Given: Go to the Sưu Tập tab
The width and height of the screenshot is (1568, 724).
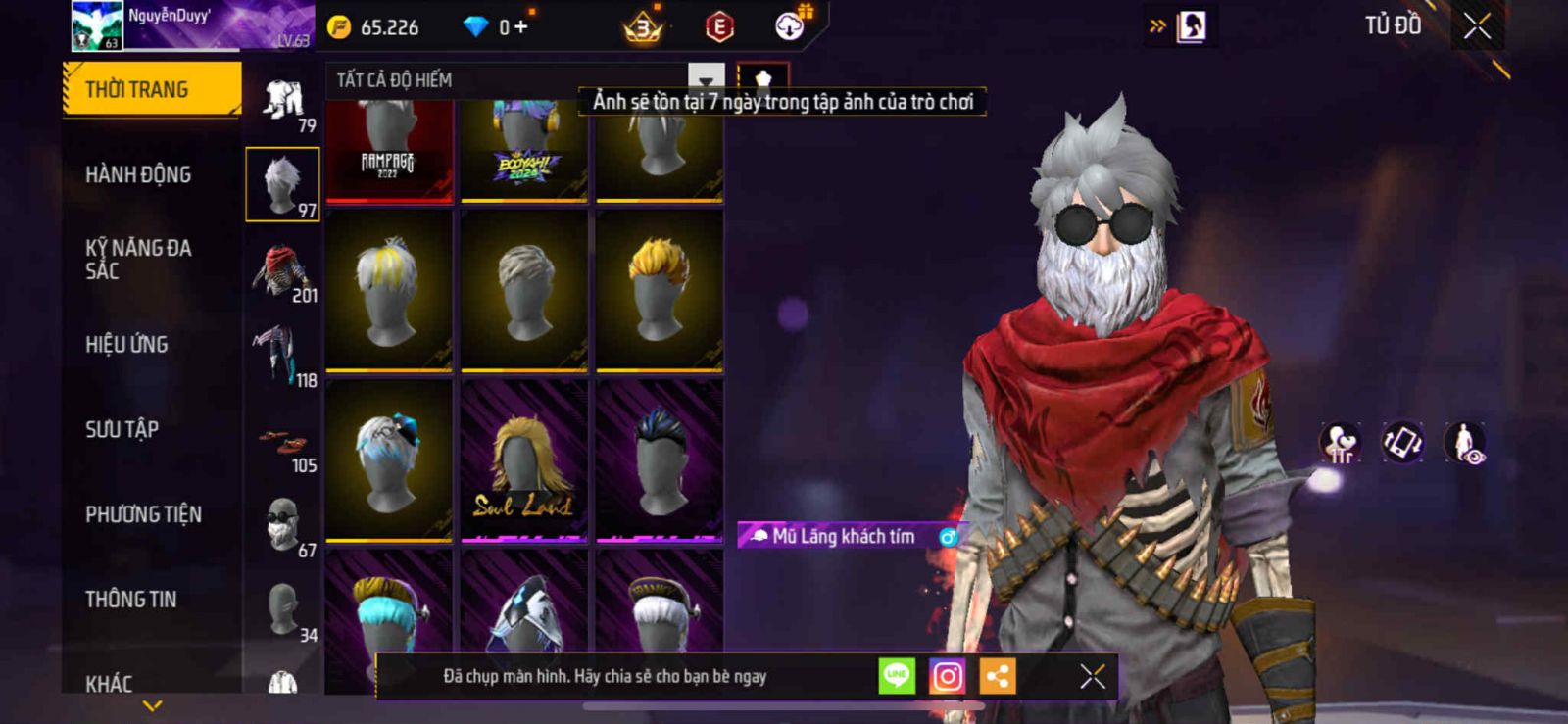Looking at the screenshot, I should pyautogui.click(x=122, y=429).
